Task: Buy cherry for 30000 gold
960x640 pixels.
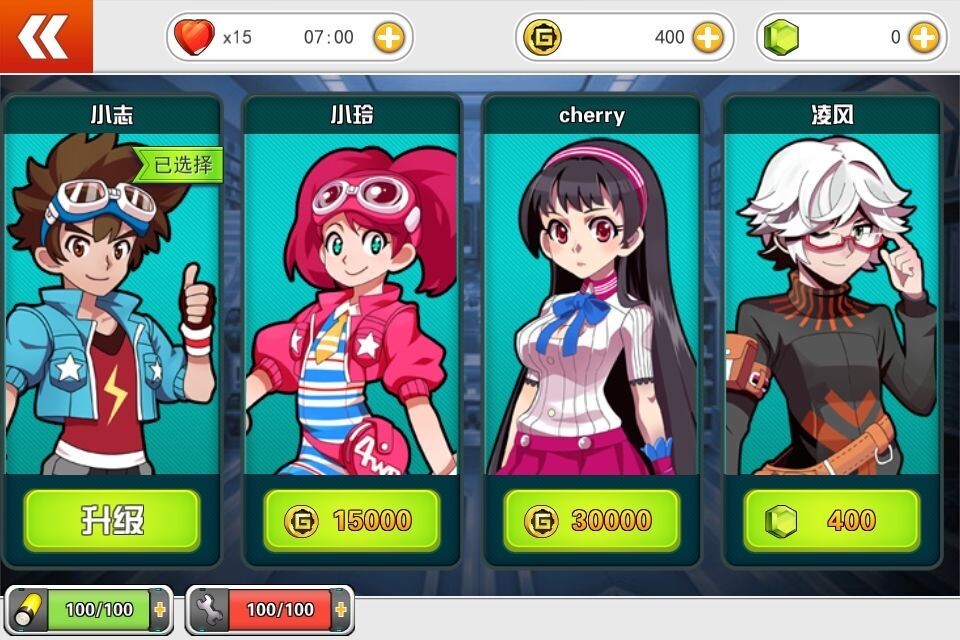Action: pos(592,520)
